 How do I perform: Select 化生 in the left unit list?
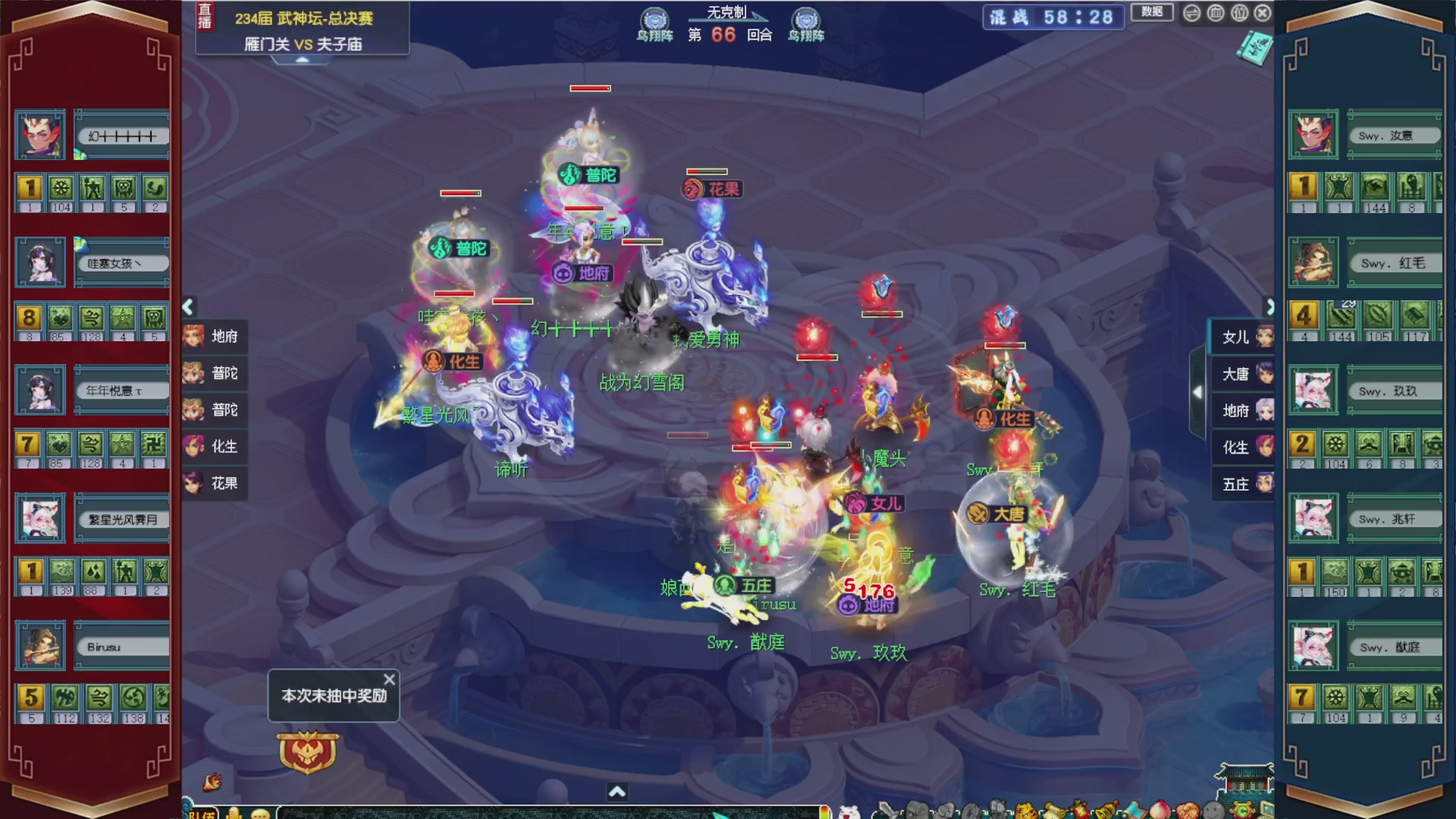pyautogui.click(x=217, y=447)
